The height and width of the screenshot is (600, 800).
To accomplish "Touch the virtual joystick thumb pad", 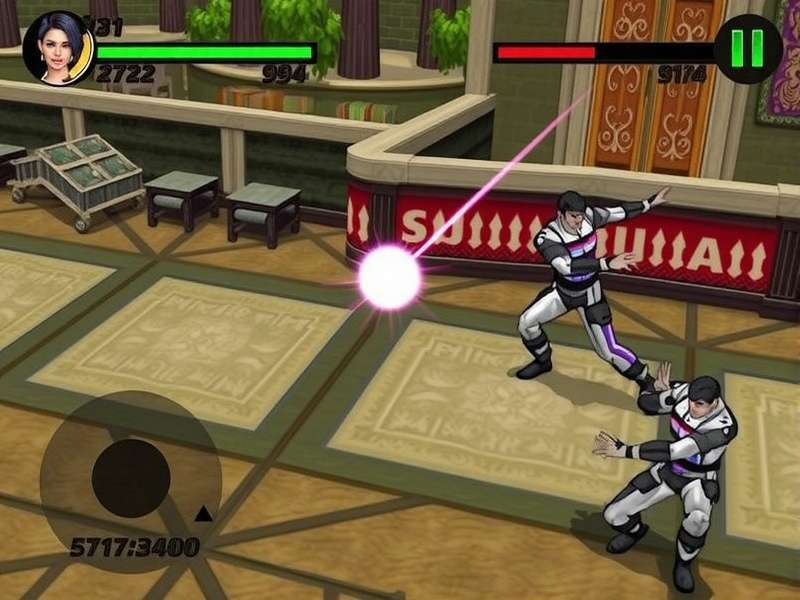I will [x=130, y=478].
